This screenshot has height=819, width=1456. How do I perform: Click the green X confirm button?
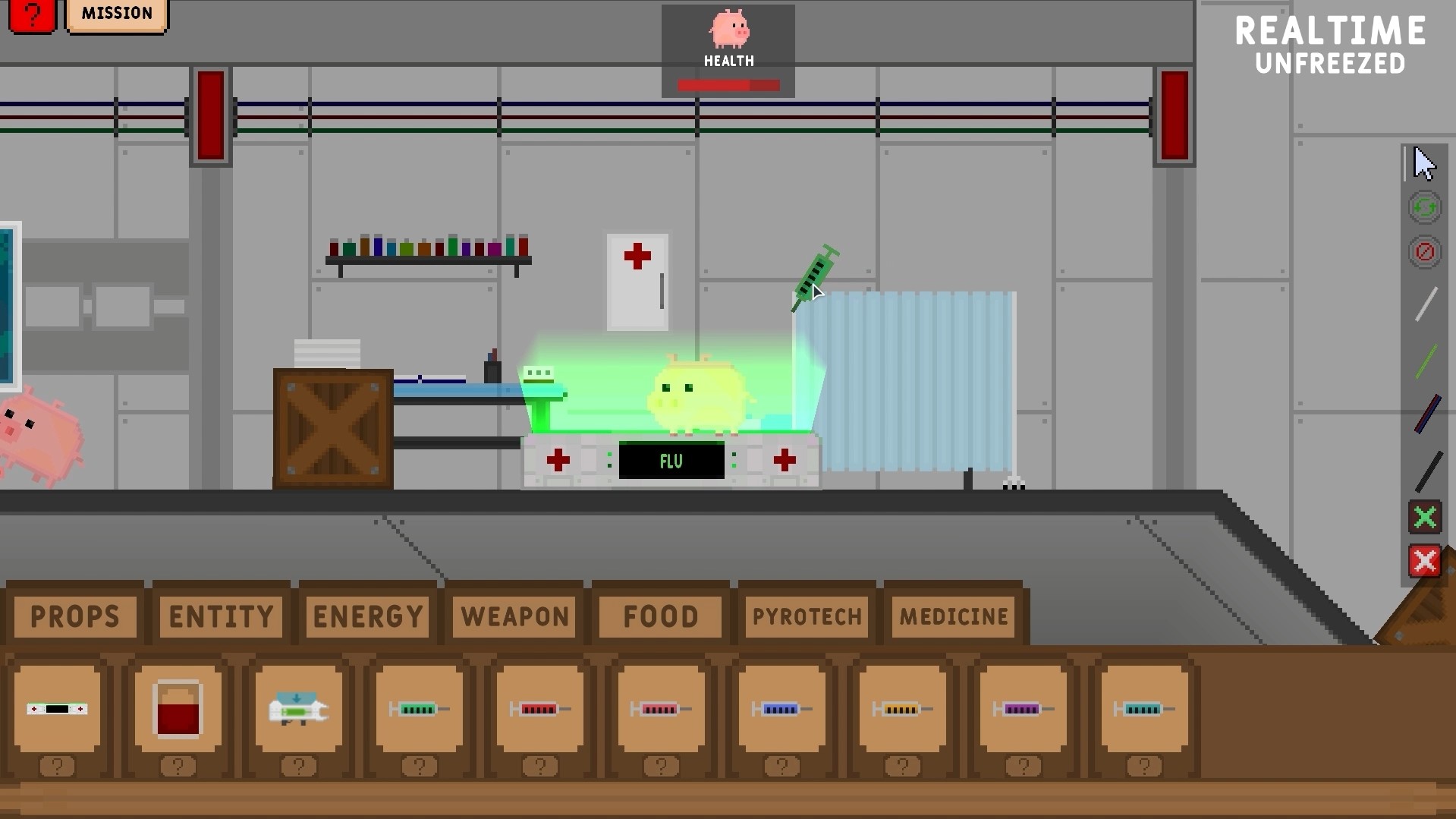pos(1424,518)
